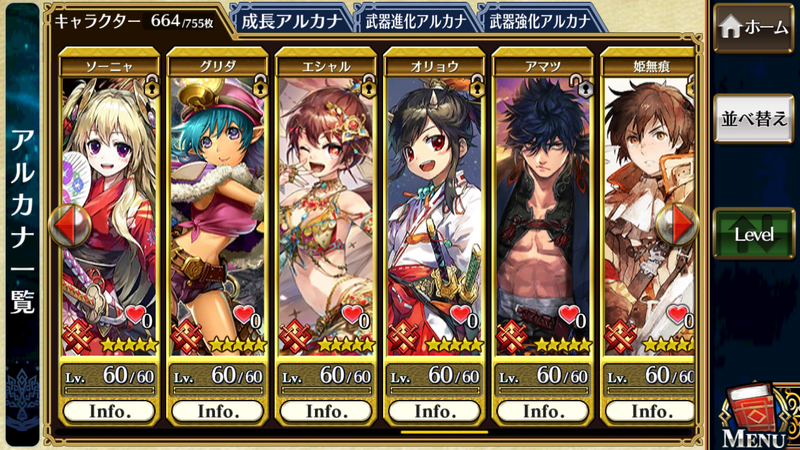
Task: Go to the ホーム home screen
Action: click(x=753, y=27)
